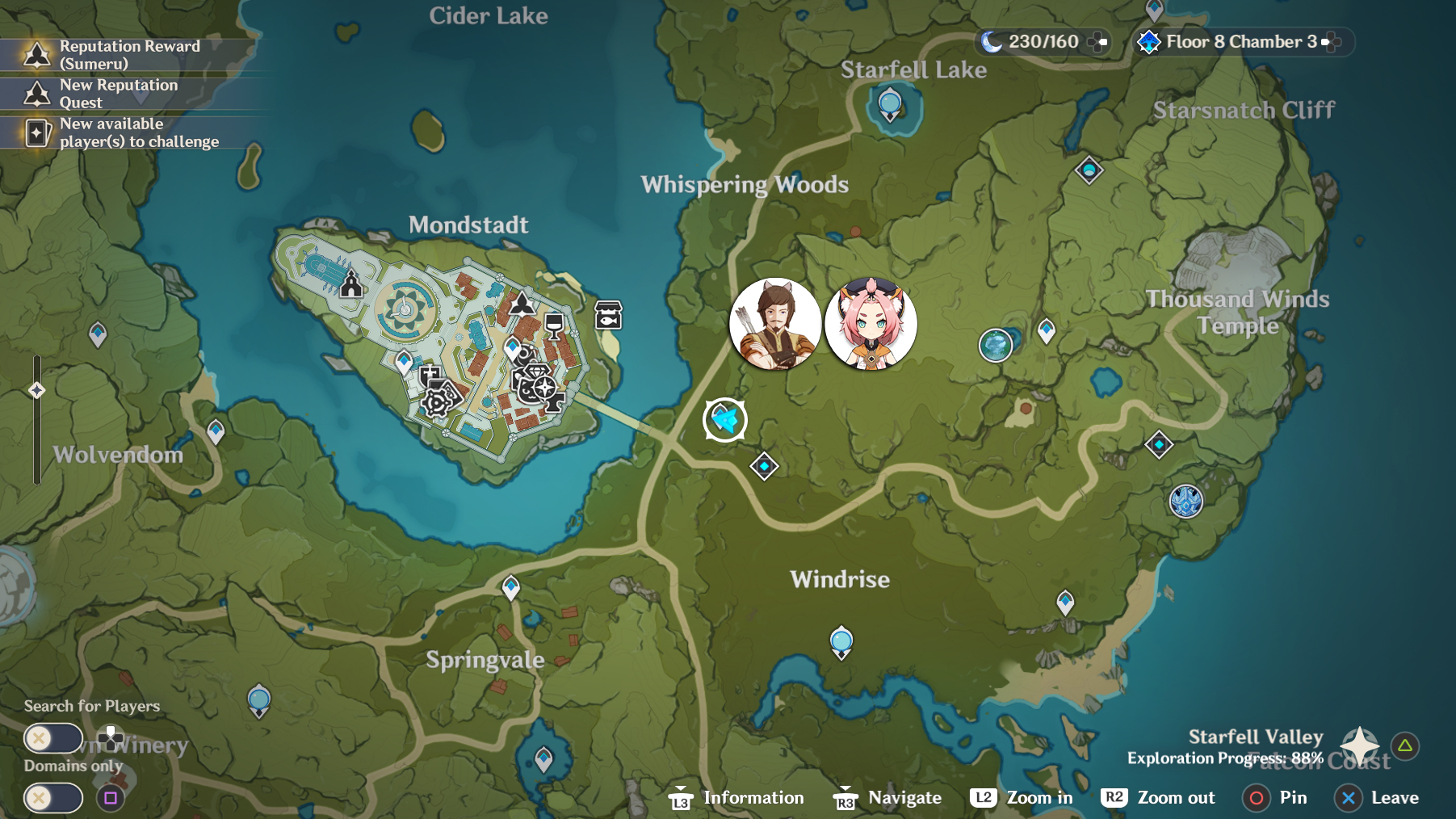Select the Cat's Tail tavern icon
1456x819 pixels.
[x=527, y=391]
